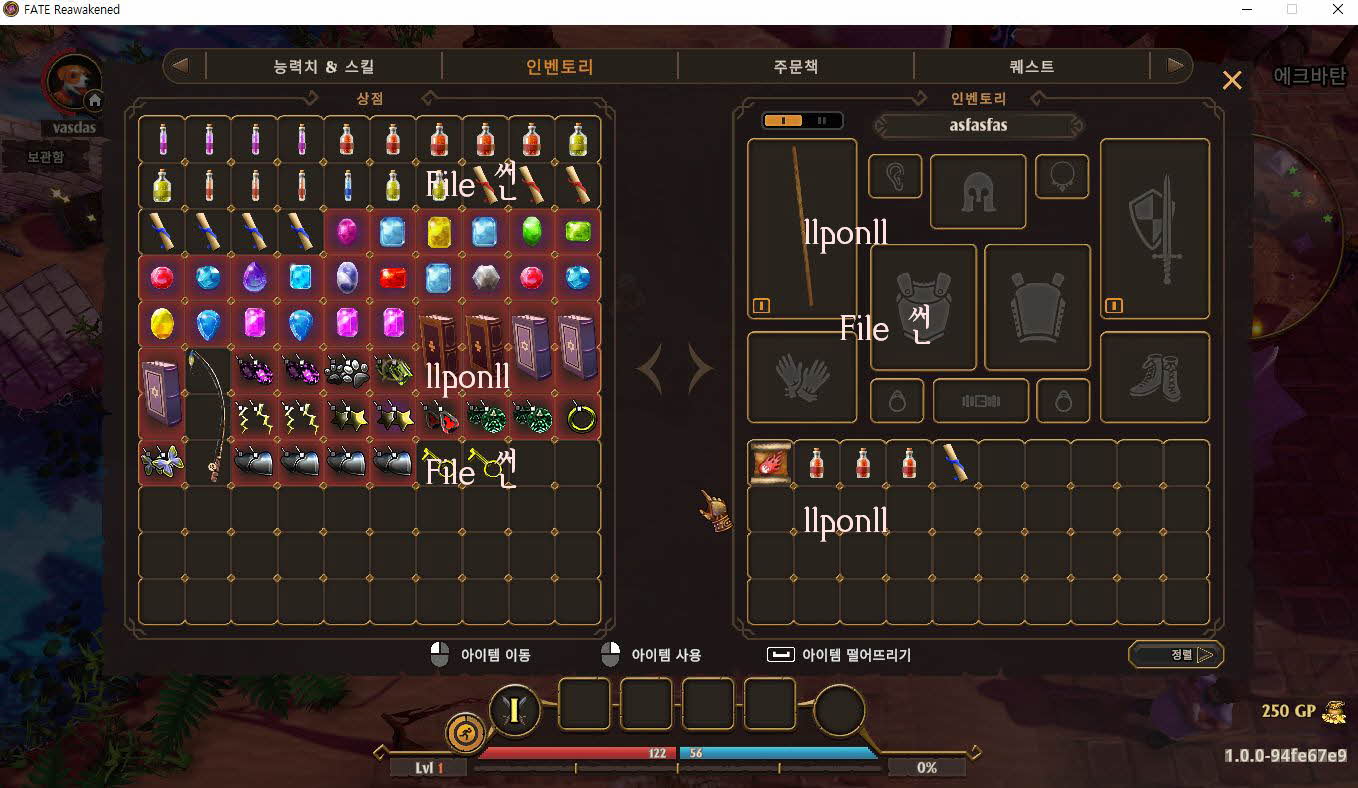Click the empty helmet equipment slot

coord(978,192)
